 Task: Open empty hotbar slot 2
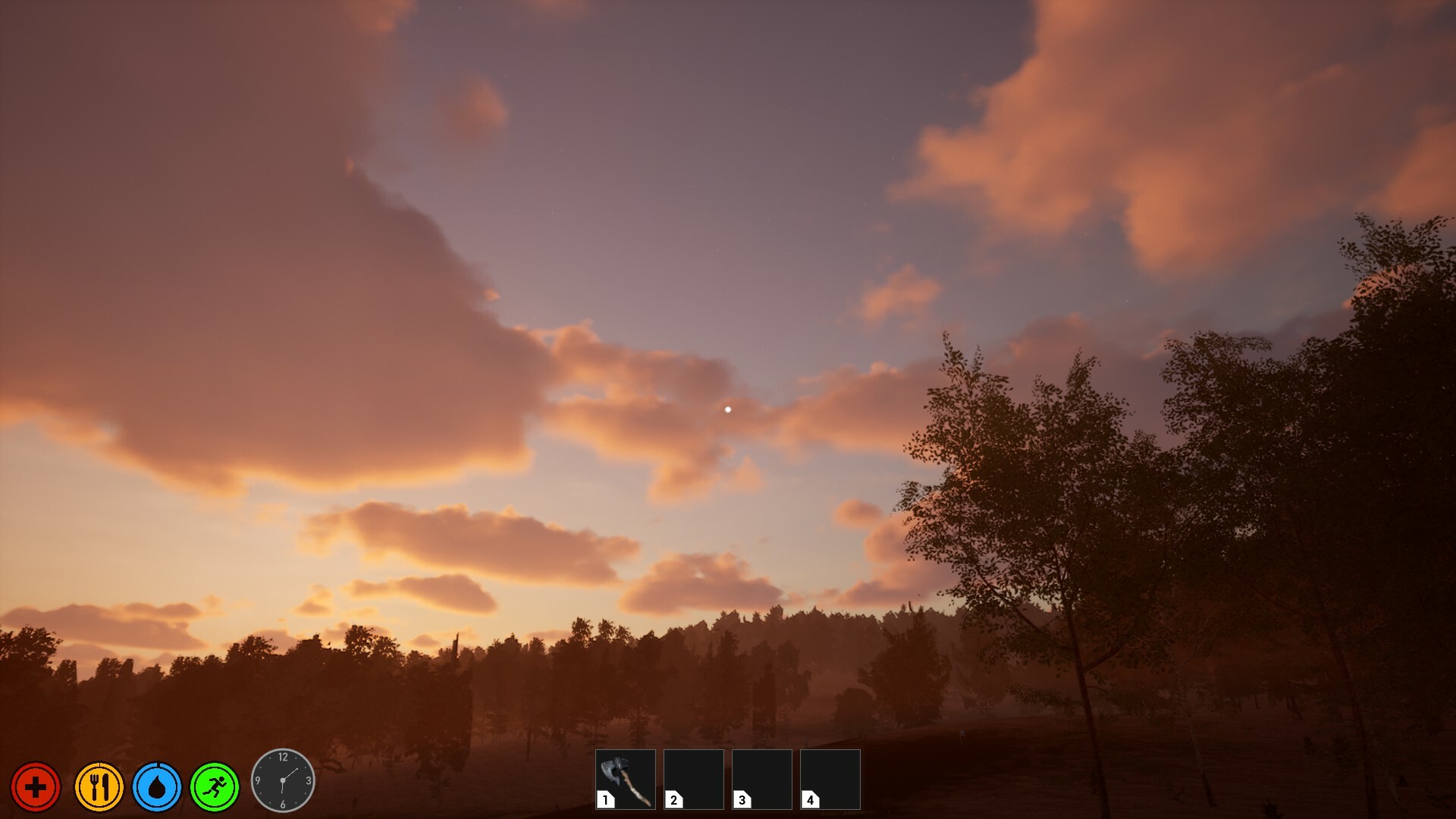click(x=693, y=779)
